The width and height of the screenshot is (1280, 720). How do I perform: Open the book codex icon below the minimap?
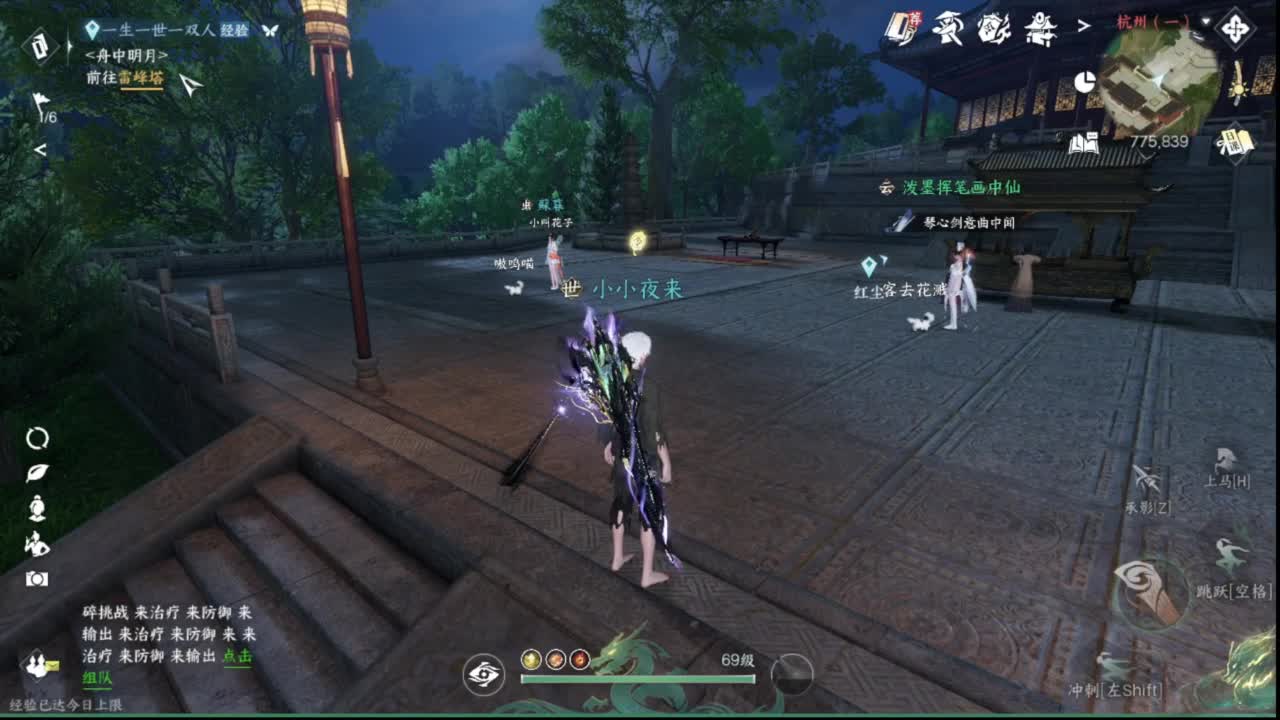pos(1087,141)
